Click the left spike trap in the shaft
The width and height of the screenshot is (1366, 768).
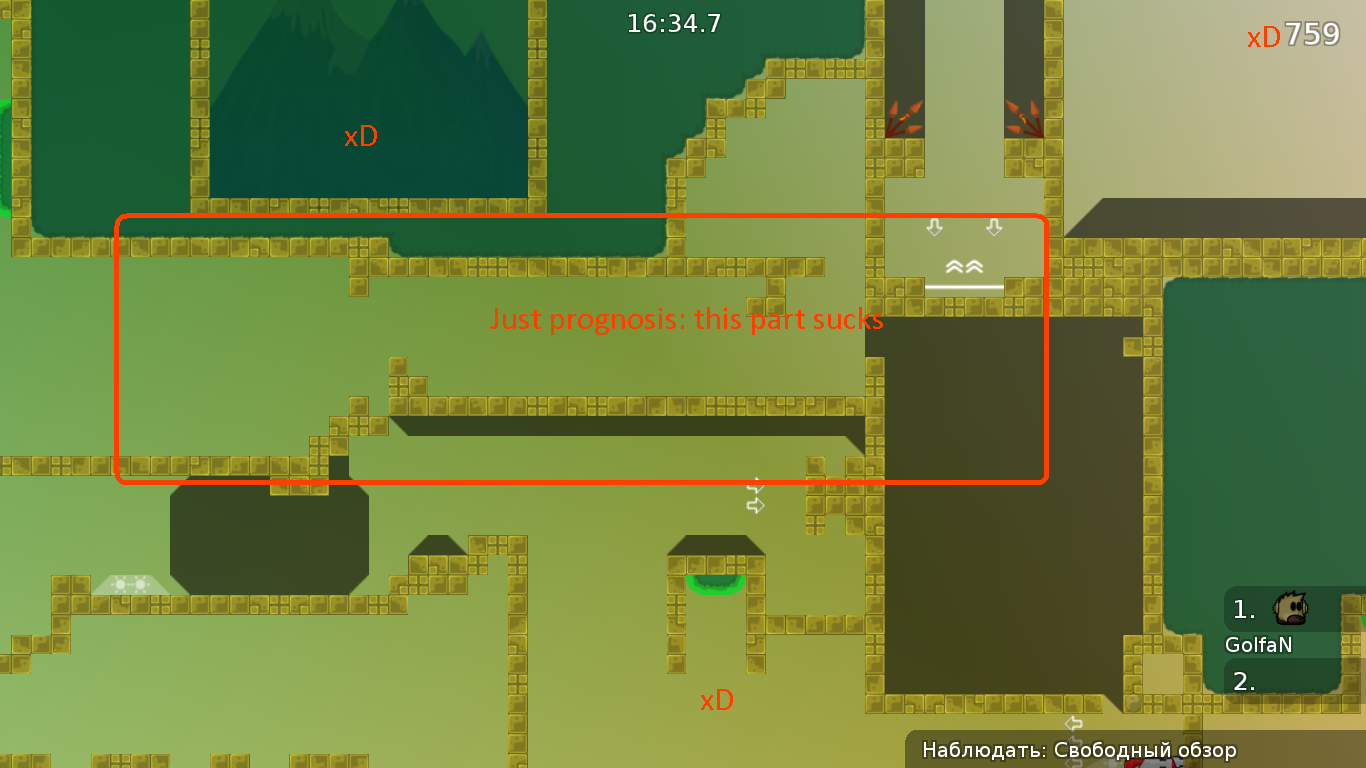[906, 118]
